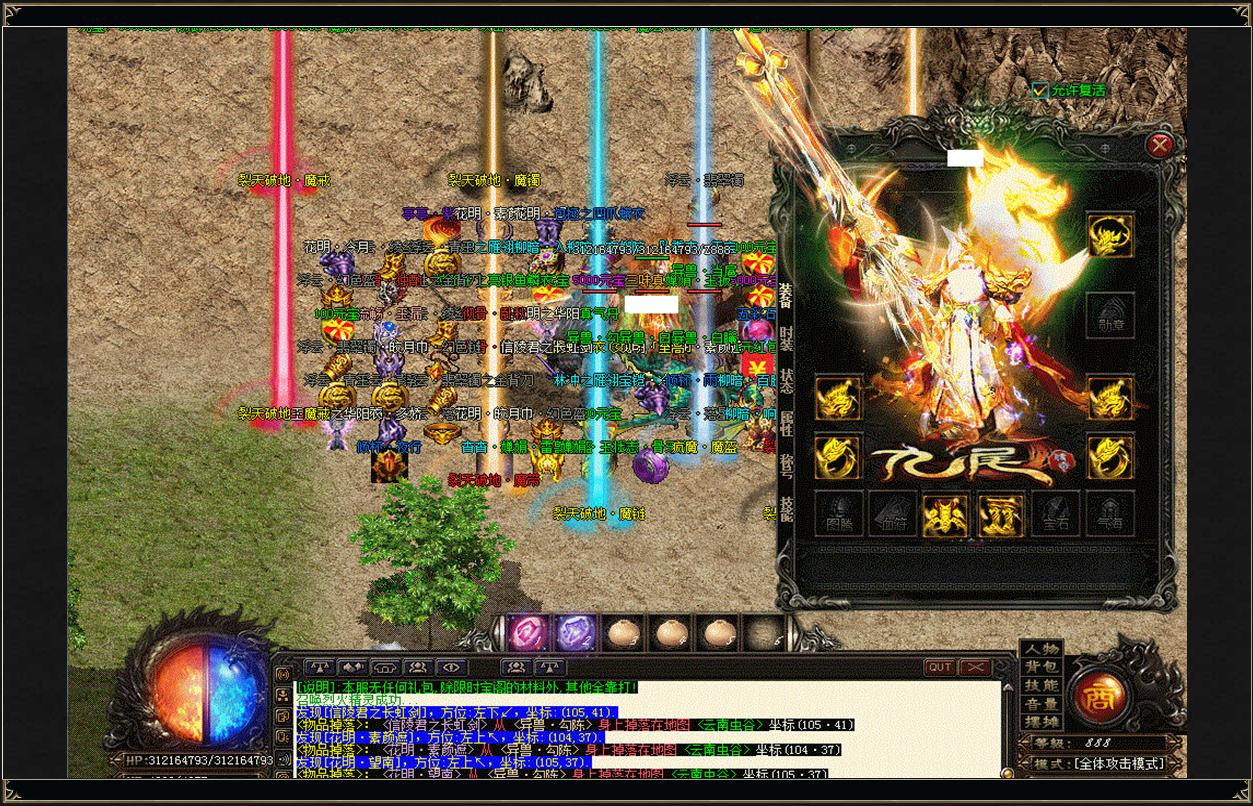This screenshot has width=1253, height=806.
Task: Open the 状态 tab
Action: [787, 380]
